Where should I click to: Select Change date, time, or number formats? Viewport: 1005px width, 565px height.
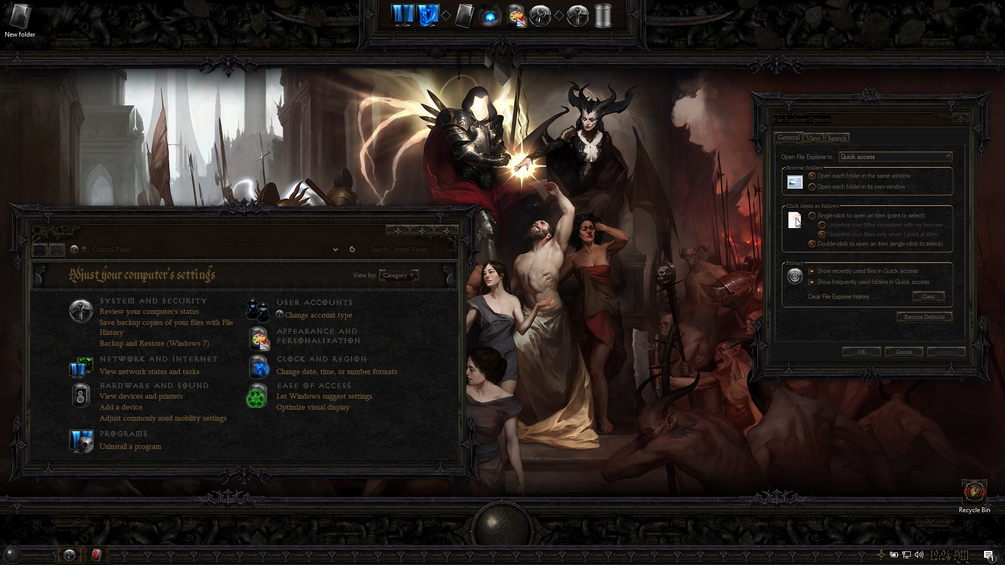336,372
